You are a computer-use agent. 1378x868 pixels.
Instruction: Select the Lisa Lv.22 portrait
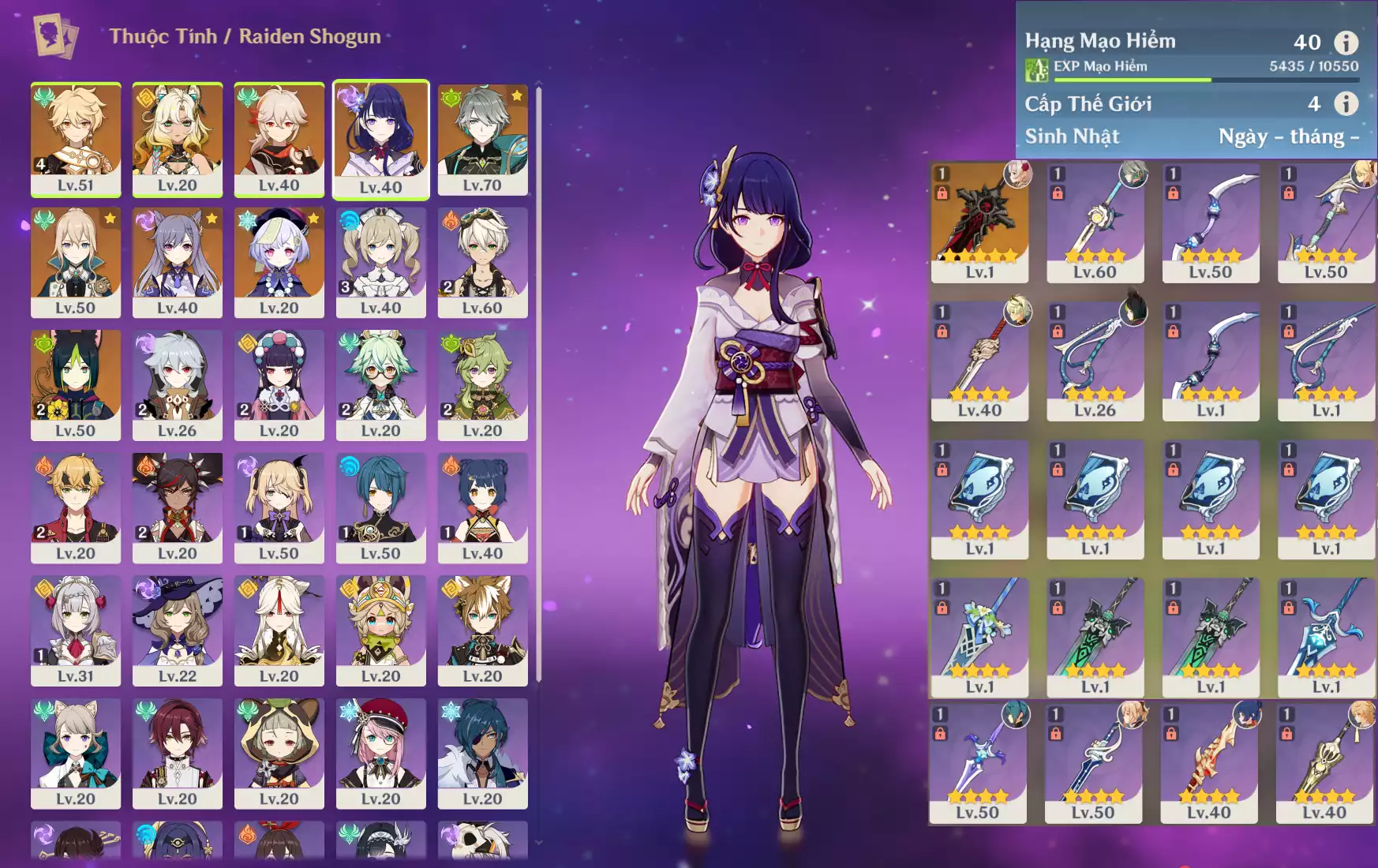(177, 630)
